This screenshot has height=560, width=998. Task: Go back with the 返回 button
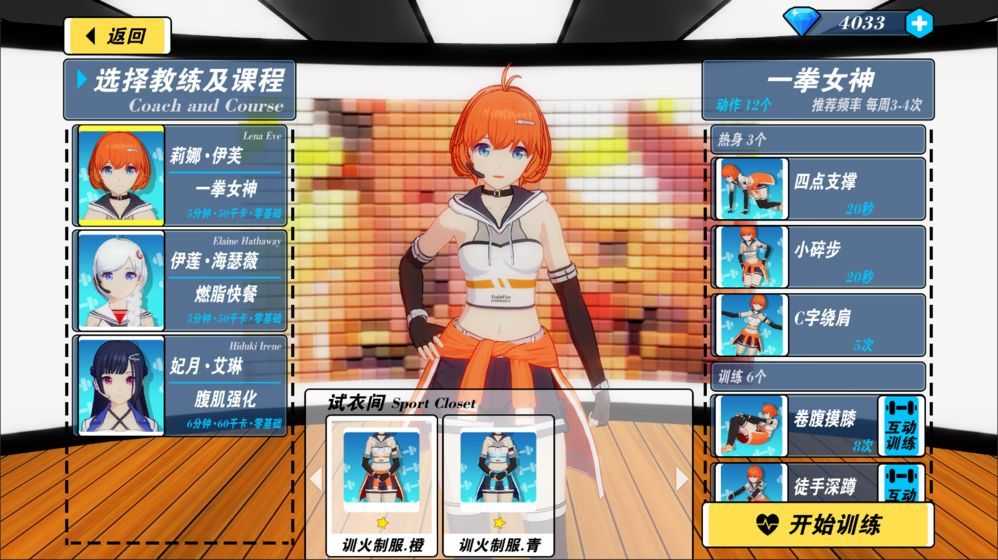click(x=116, y=36)
